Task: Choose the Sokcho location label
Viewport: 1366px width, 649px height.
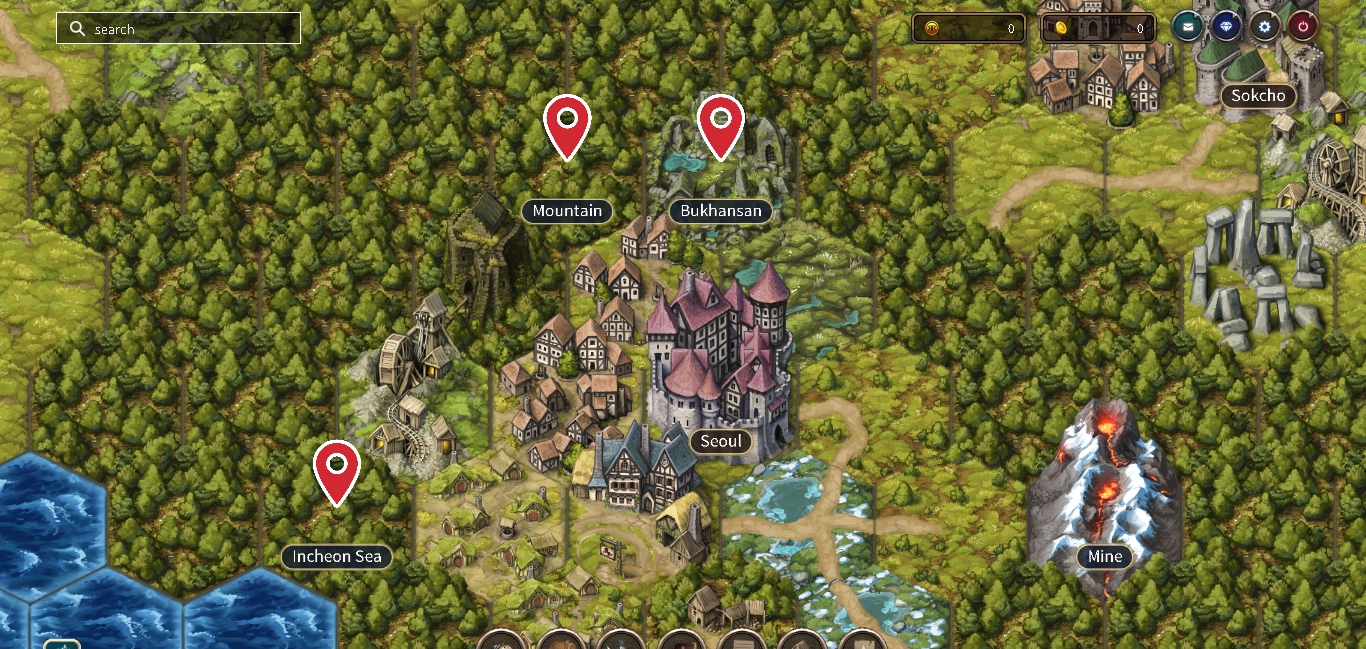Action: point(1258,96)
